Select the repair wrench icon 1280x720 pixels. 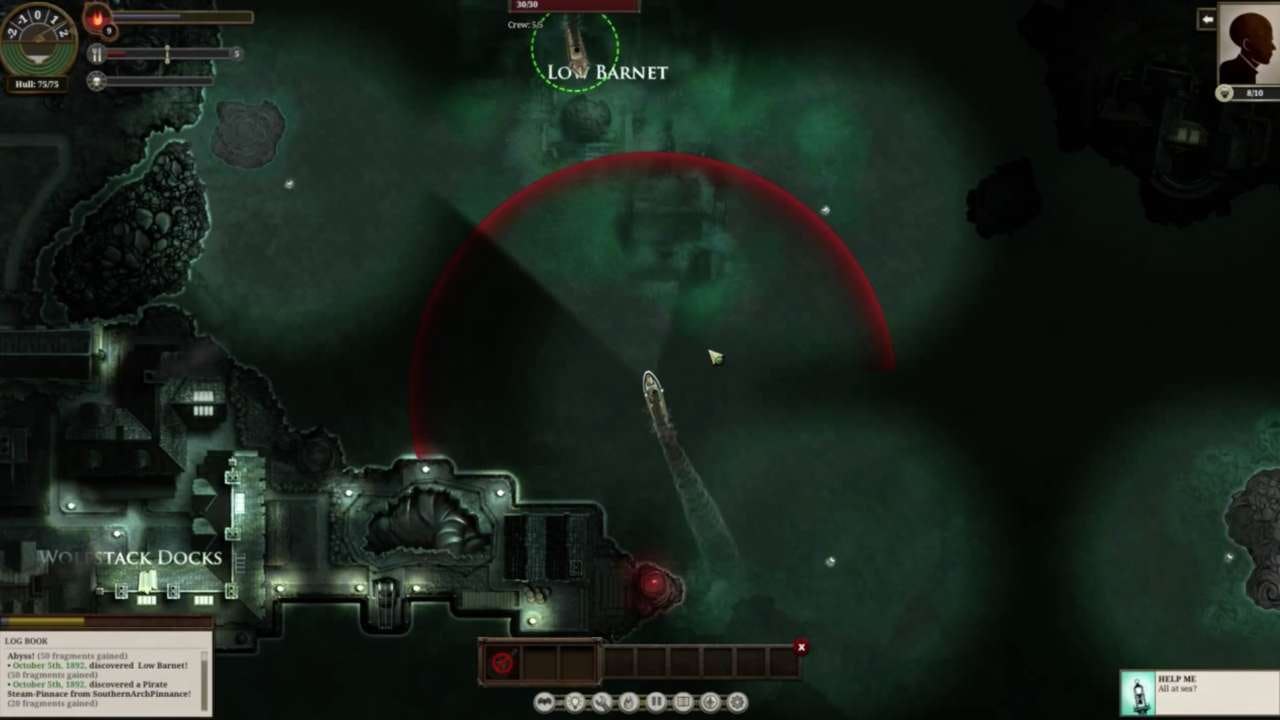pos(602,703)
